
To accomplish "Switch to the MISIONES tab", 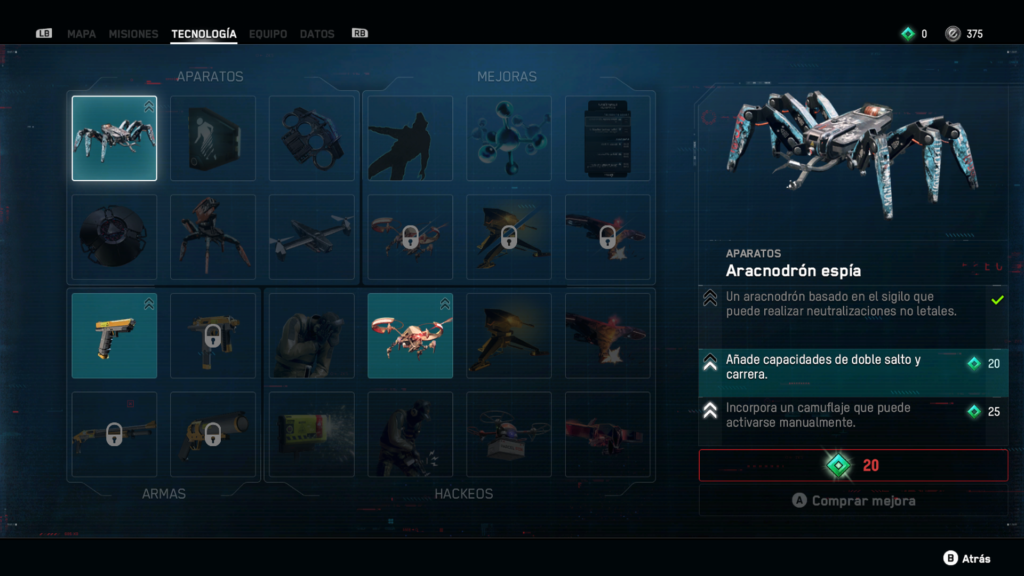I will tap(133, 34).
